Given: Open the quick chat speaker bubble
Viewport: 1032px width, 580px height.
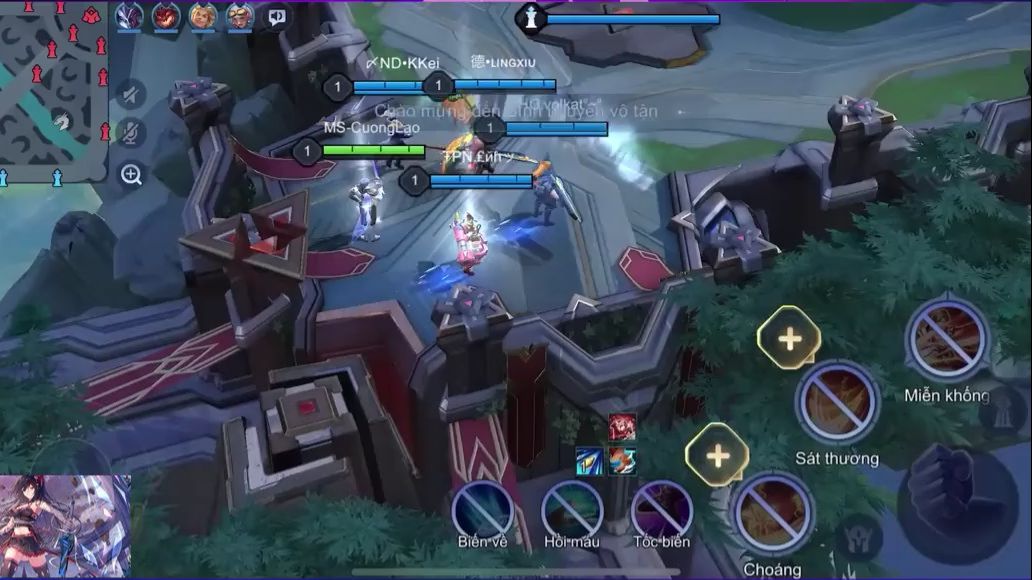Looking at the screenshot, I should click(276, 16).
